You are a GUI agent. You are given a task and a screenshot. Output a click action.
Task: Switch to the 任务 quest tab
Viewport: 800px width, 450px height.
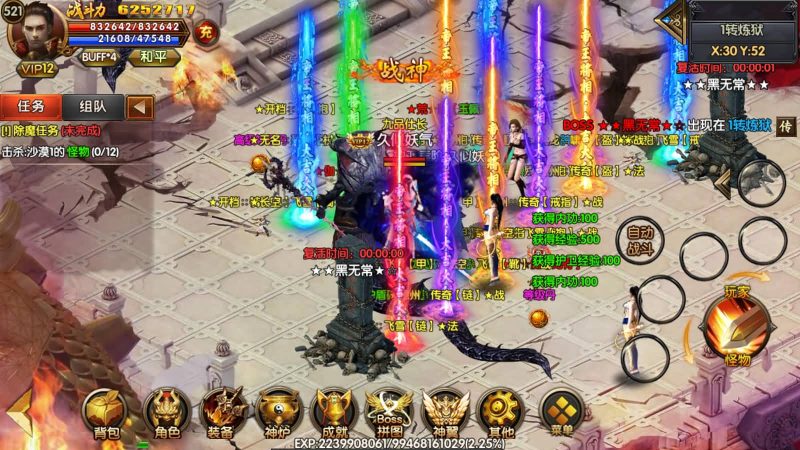click(x=31, y=105)
